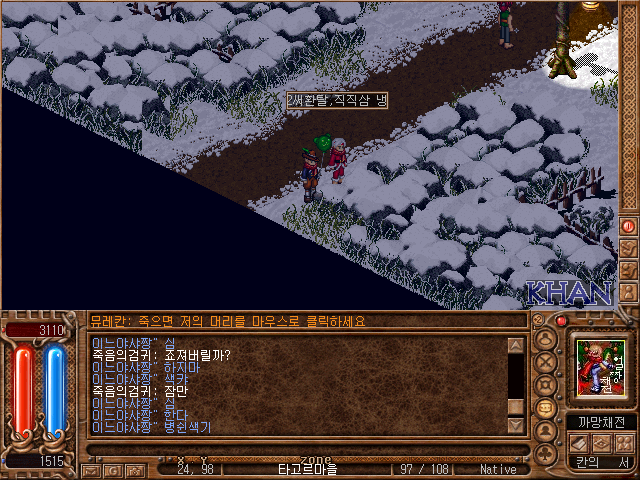The height and width of the screenshot is (480, 640).
Task: Open the book icon under the portrait
Action: click(580, 442)
